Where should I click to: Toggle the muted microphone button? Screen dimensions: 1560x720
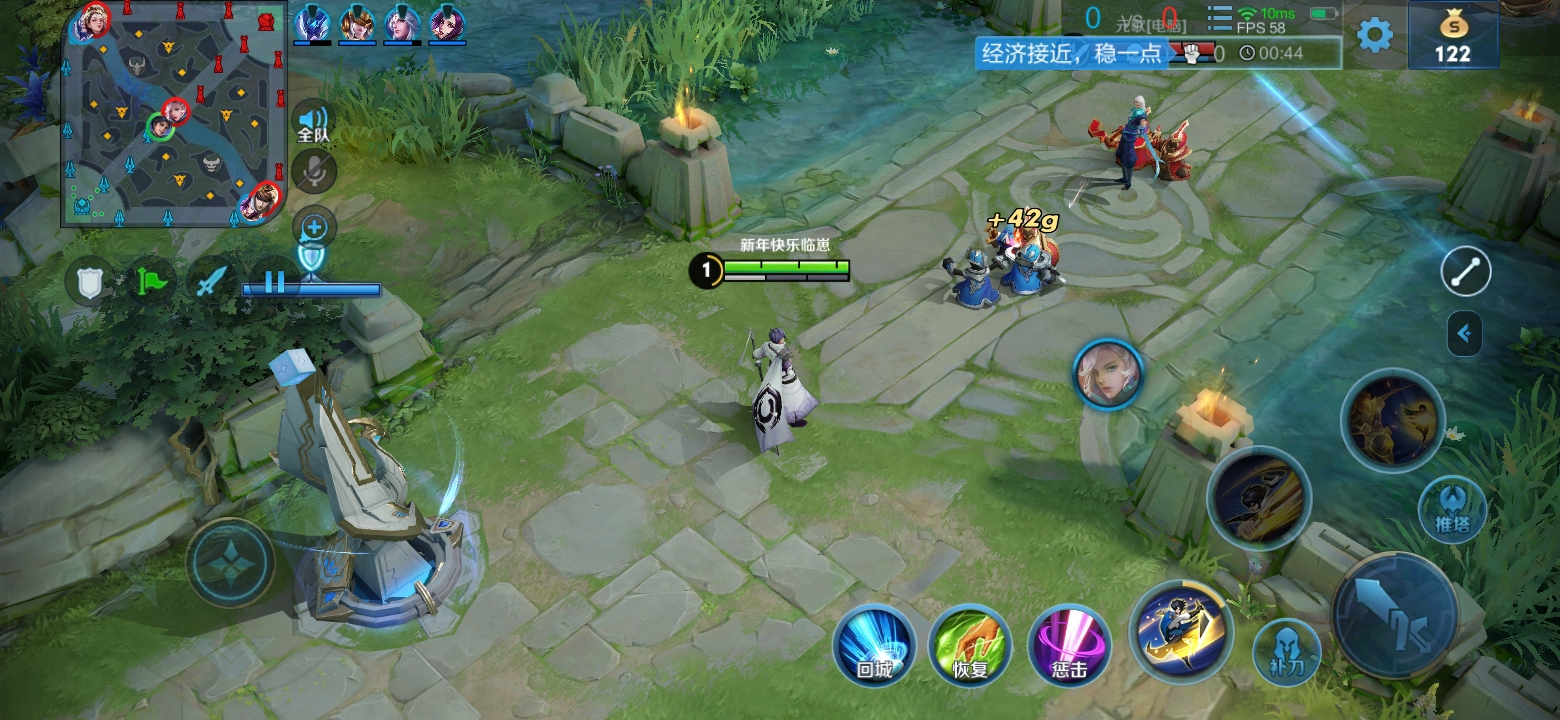coord(314,171)
